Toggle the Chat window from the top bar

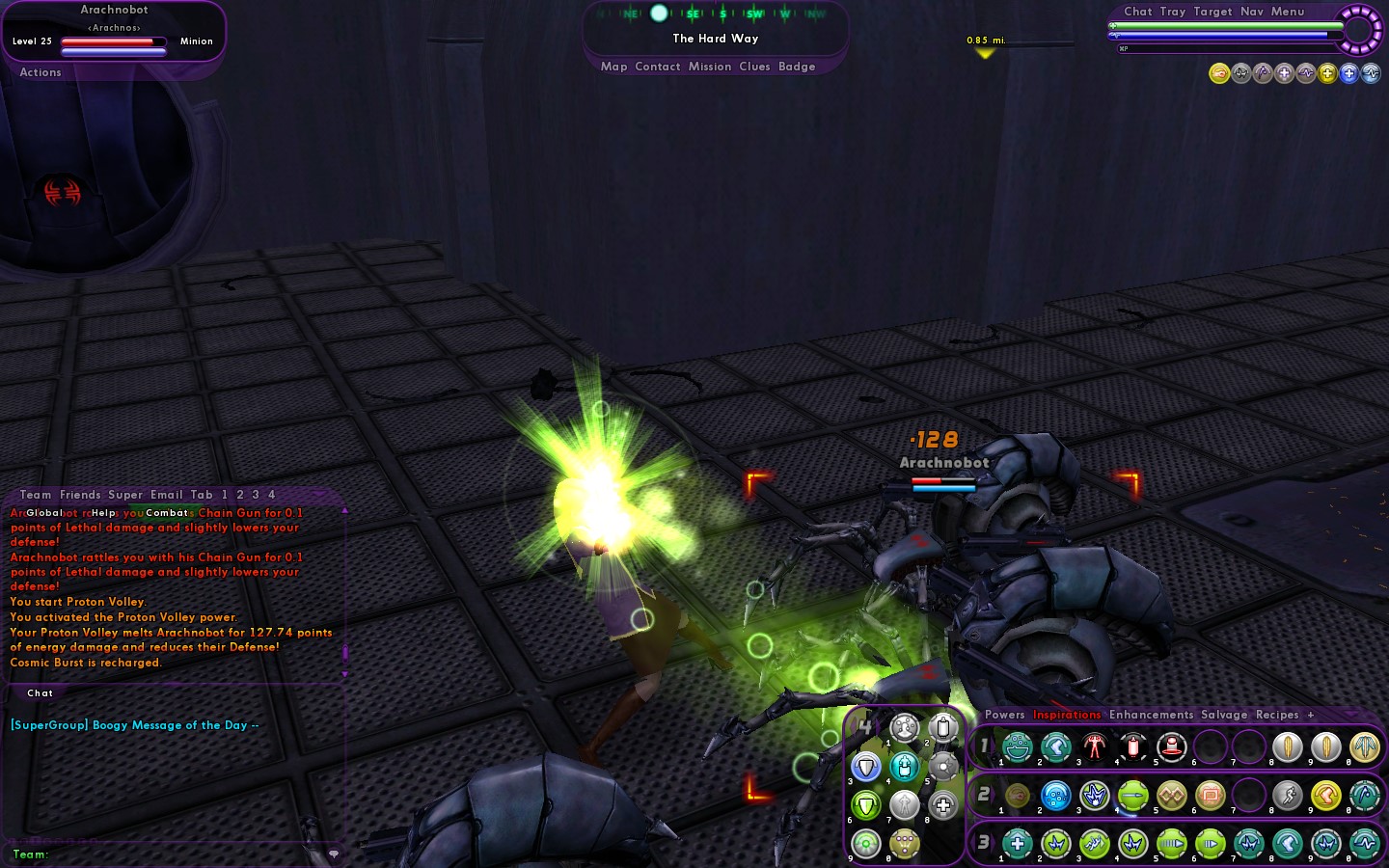point(1137,12)
